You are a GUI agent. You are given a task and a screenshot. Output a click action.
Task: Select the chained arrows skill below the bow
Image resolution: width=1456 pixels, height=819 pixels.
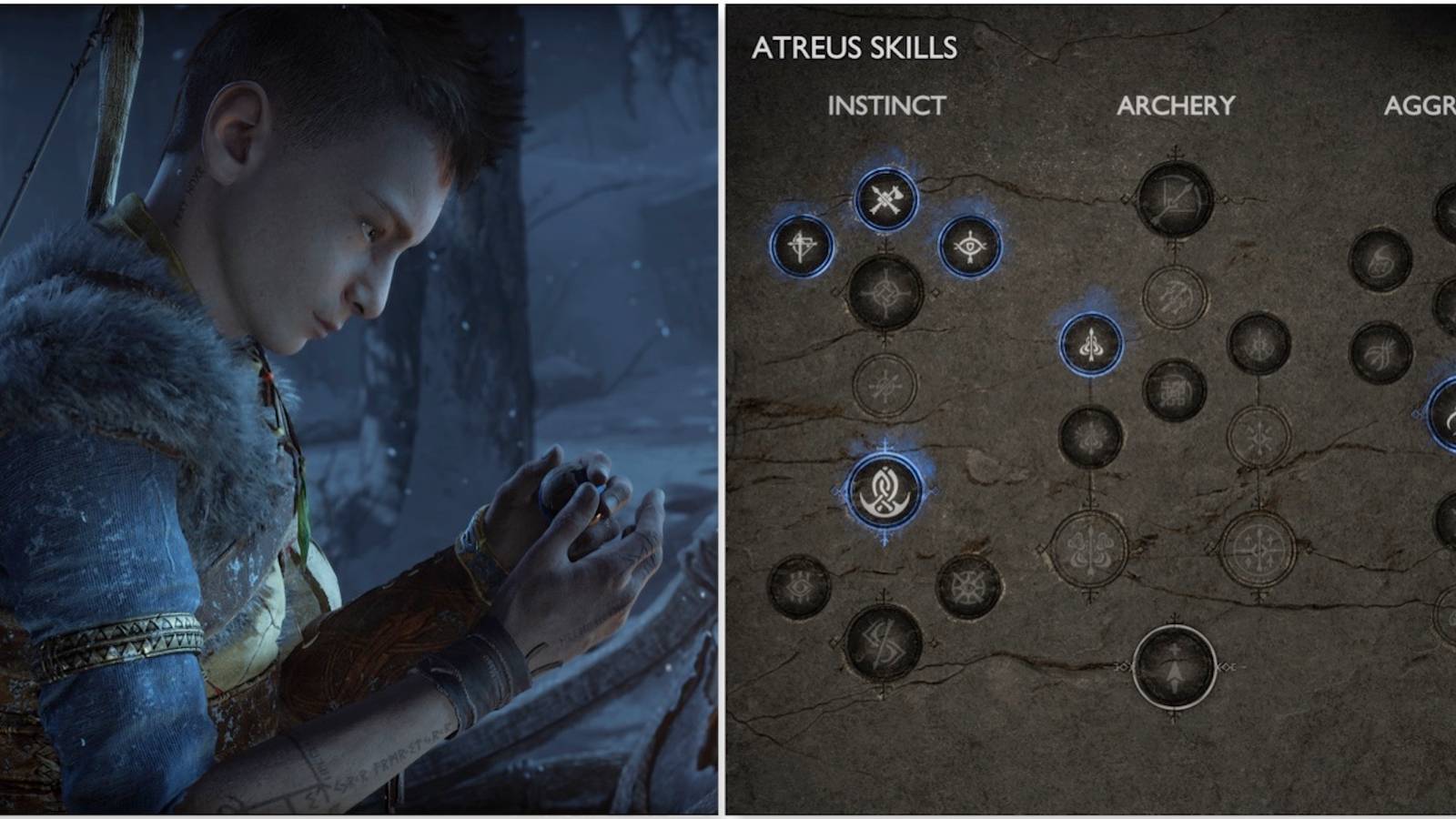point(1175,293)
